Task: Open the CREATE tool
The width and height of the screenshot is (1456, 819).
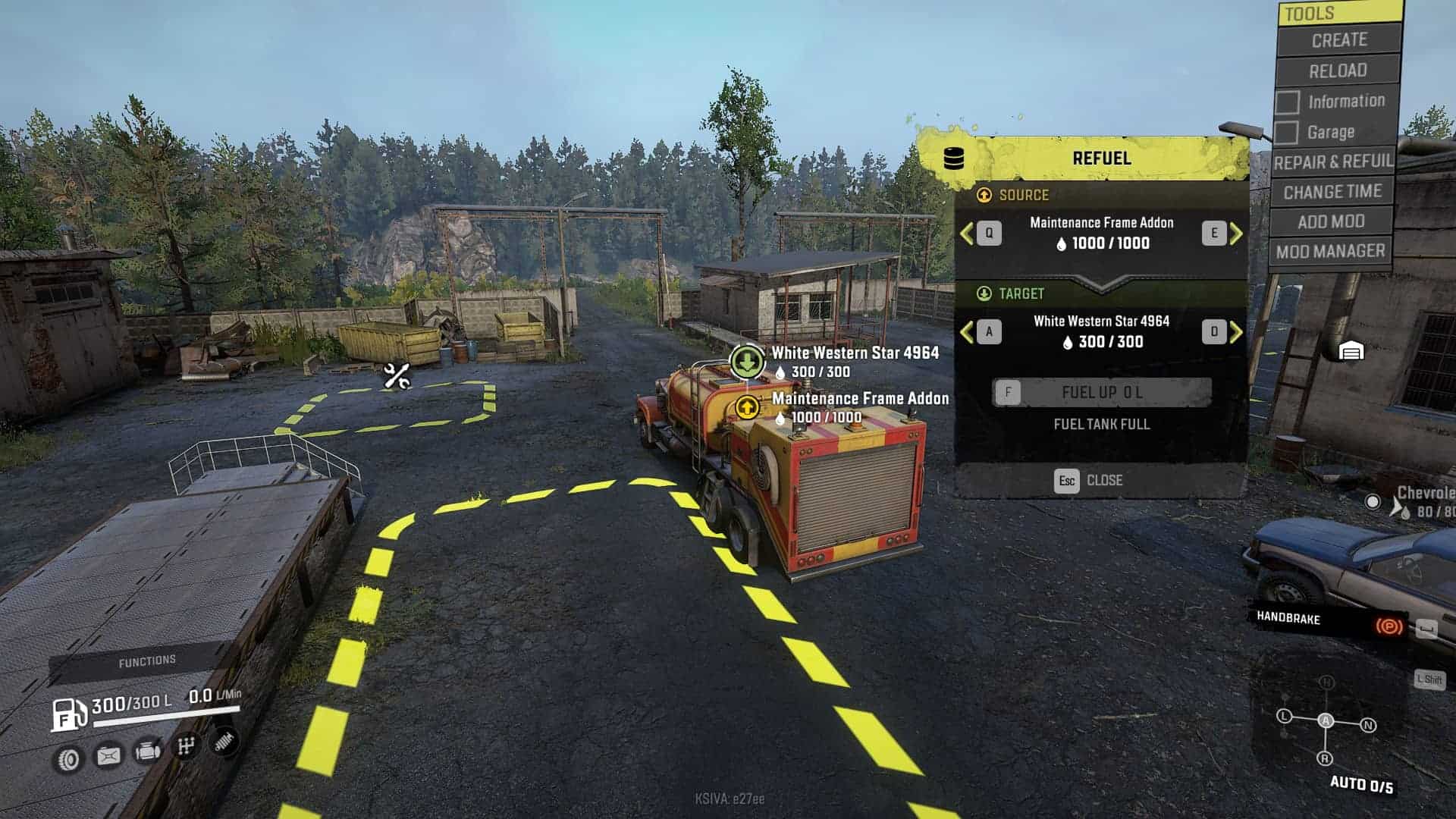Action: coord(1338,40)
